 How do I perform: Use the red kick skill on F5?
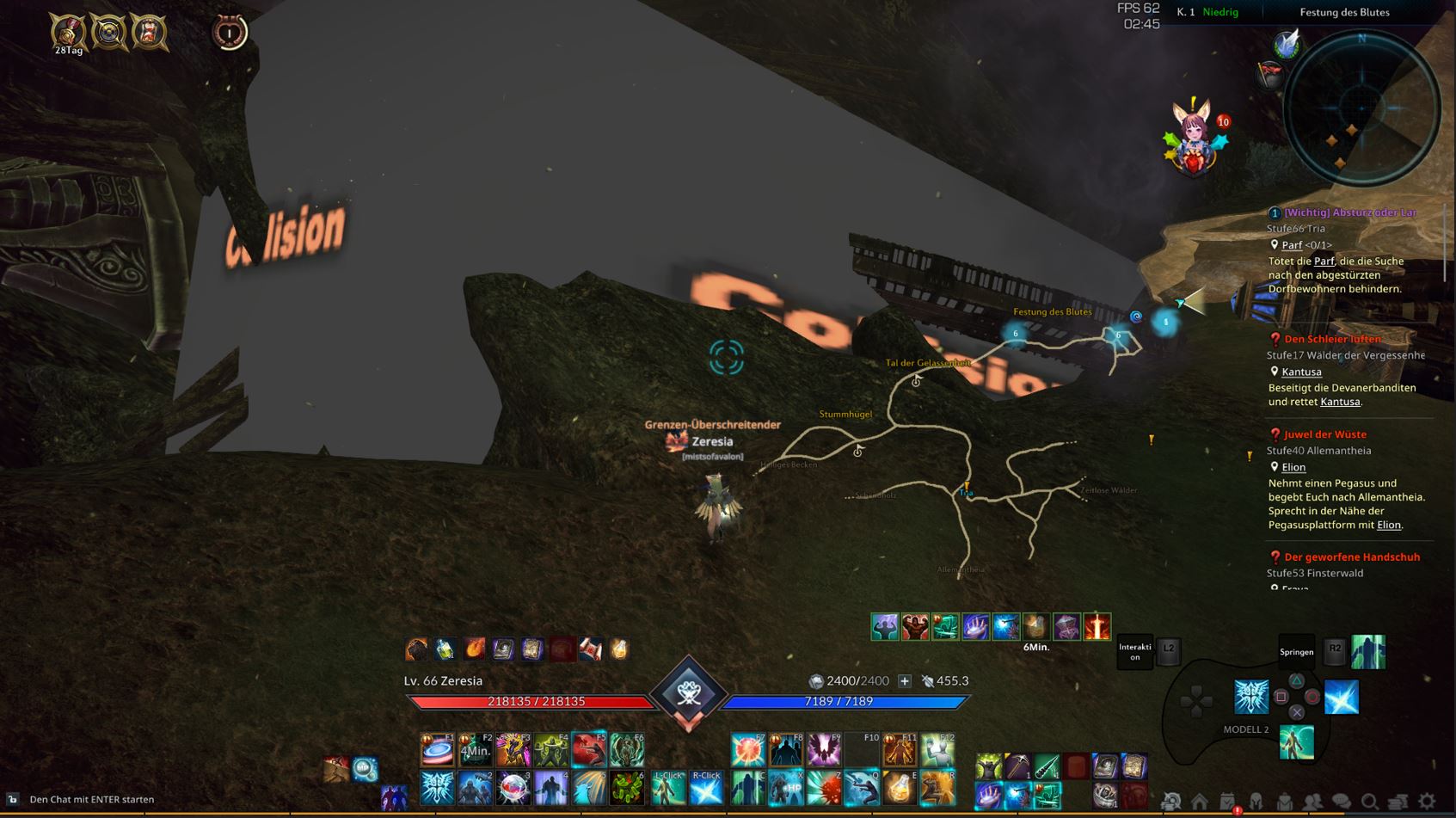589,750
